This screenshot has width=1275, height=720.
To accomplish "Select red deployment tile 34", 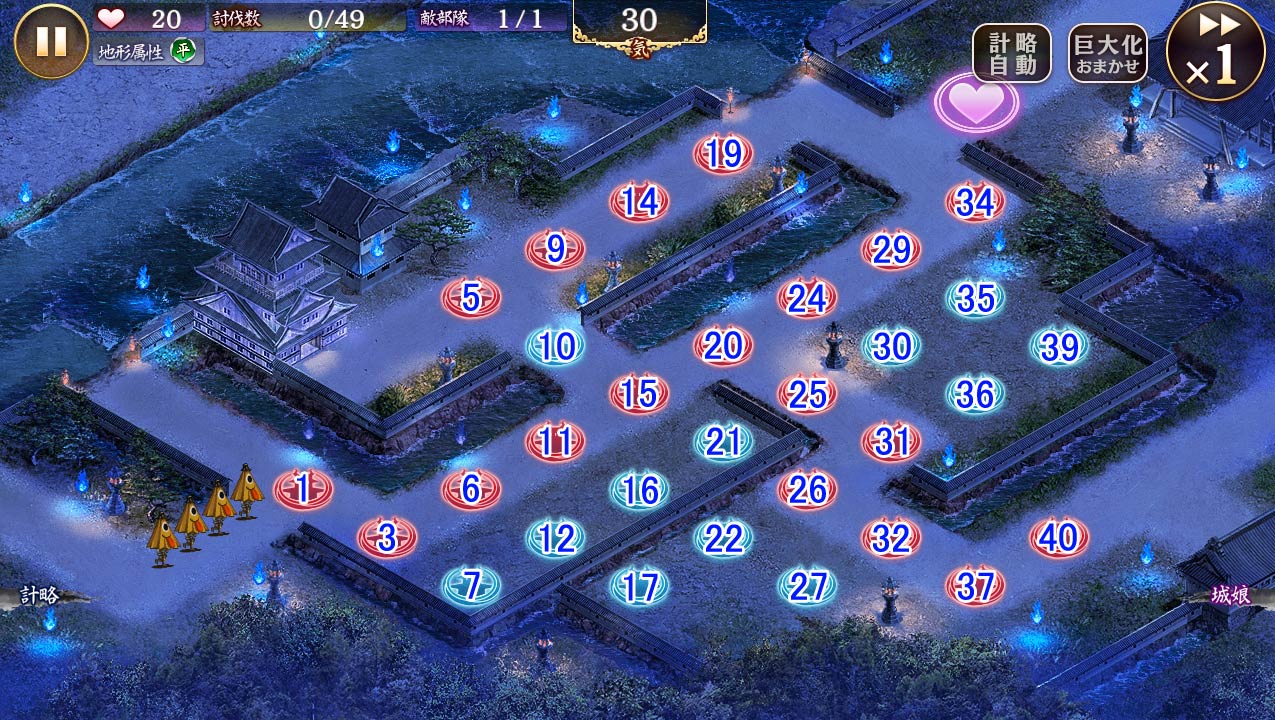I will click(x=975, y=202).
